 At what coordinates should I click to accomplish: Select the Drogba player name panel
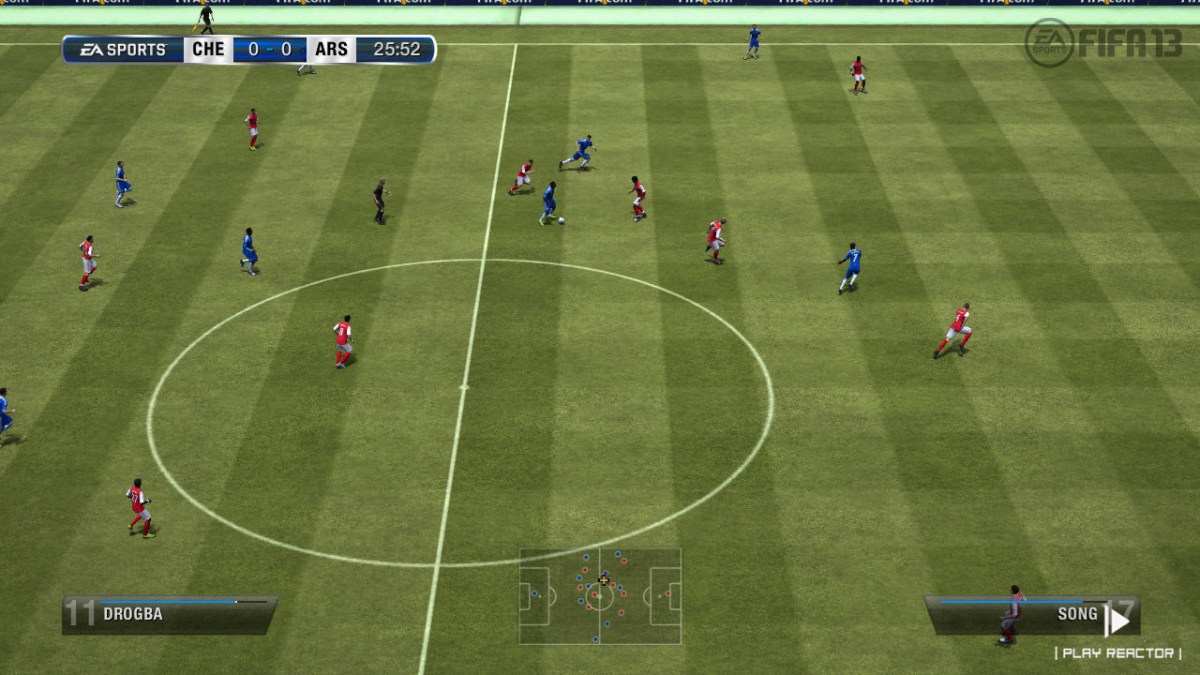(x=169, y=614)
